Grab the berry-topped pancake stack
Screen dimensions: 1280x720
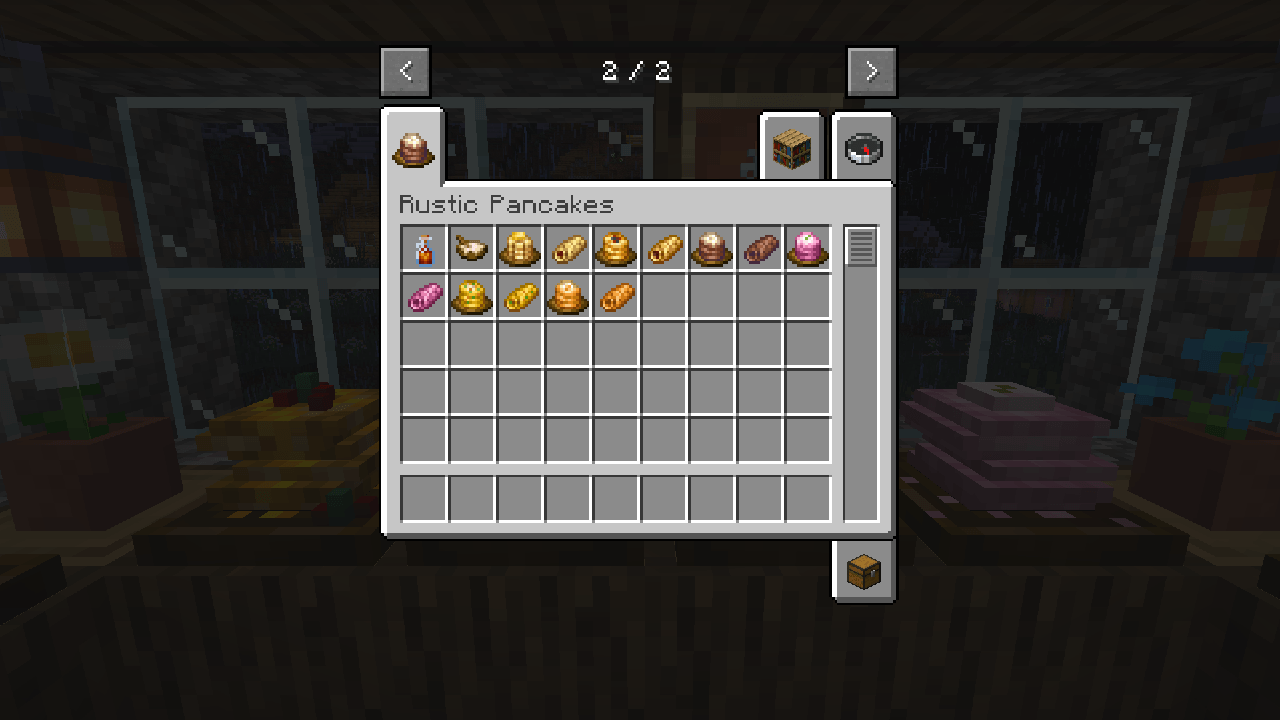615,248
